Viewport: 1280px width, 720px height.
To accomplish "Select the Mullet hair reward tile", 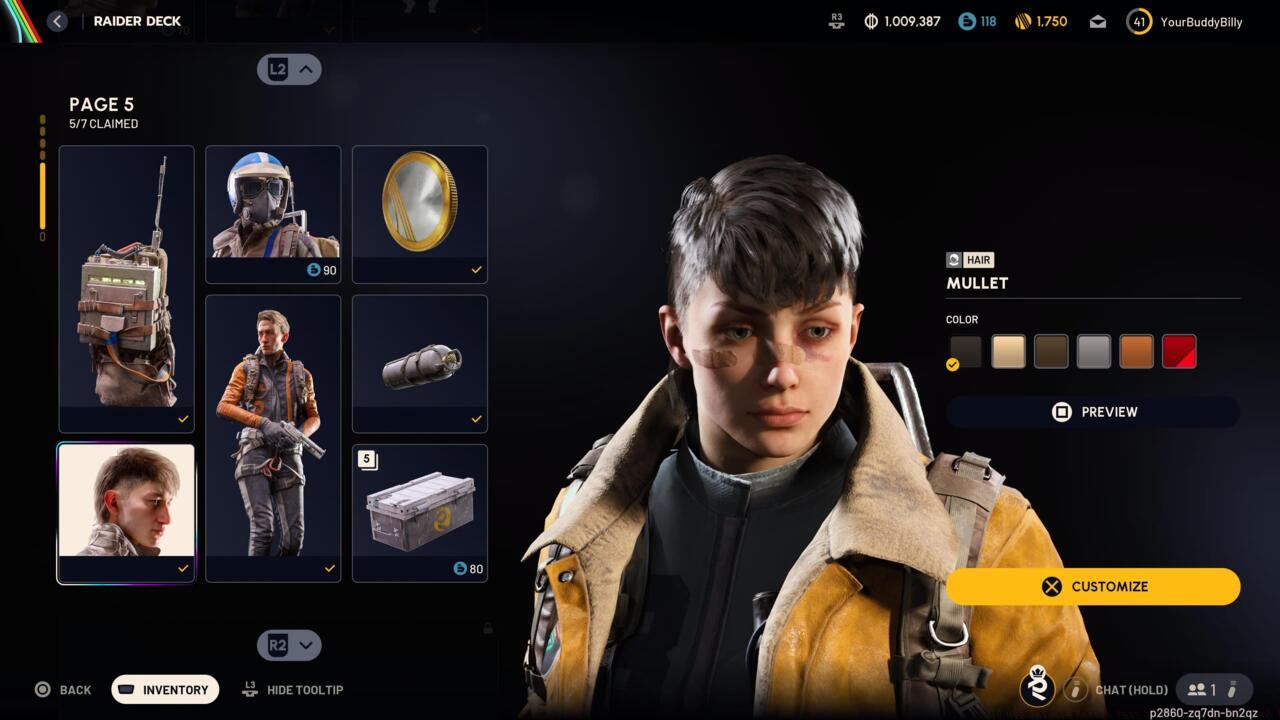I will pos(126,512).
